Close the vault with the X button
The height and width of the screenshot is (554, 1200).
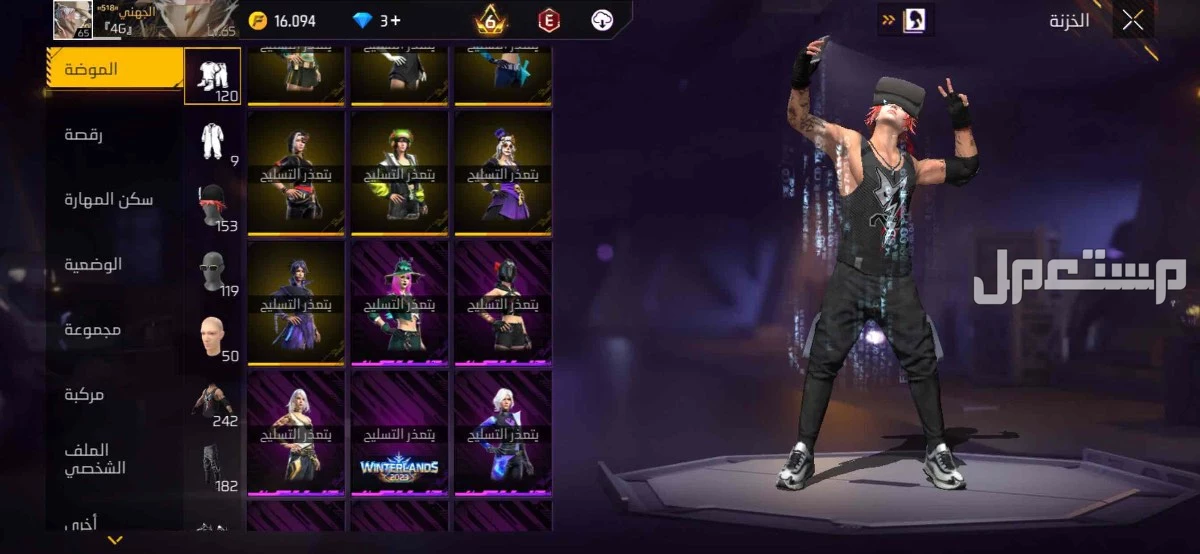(1132, 21)
